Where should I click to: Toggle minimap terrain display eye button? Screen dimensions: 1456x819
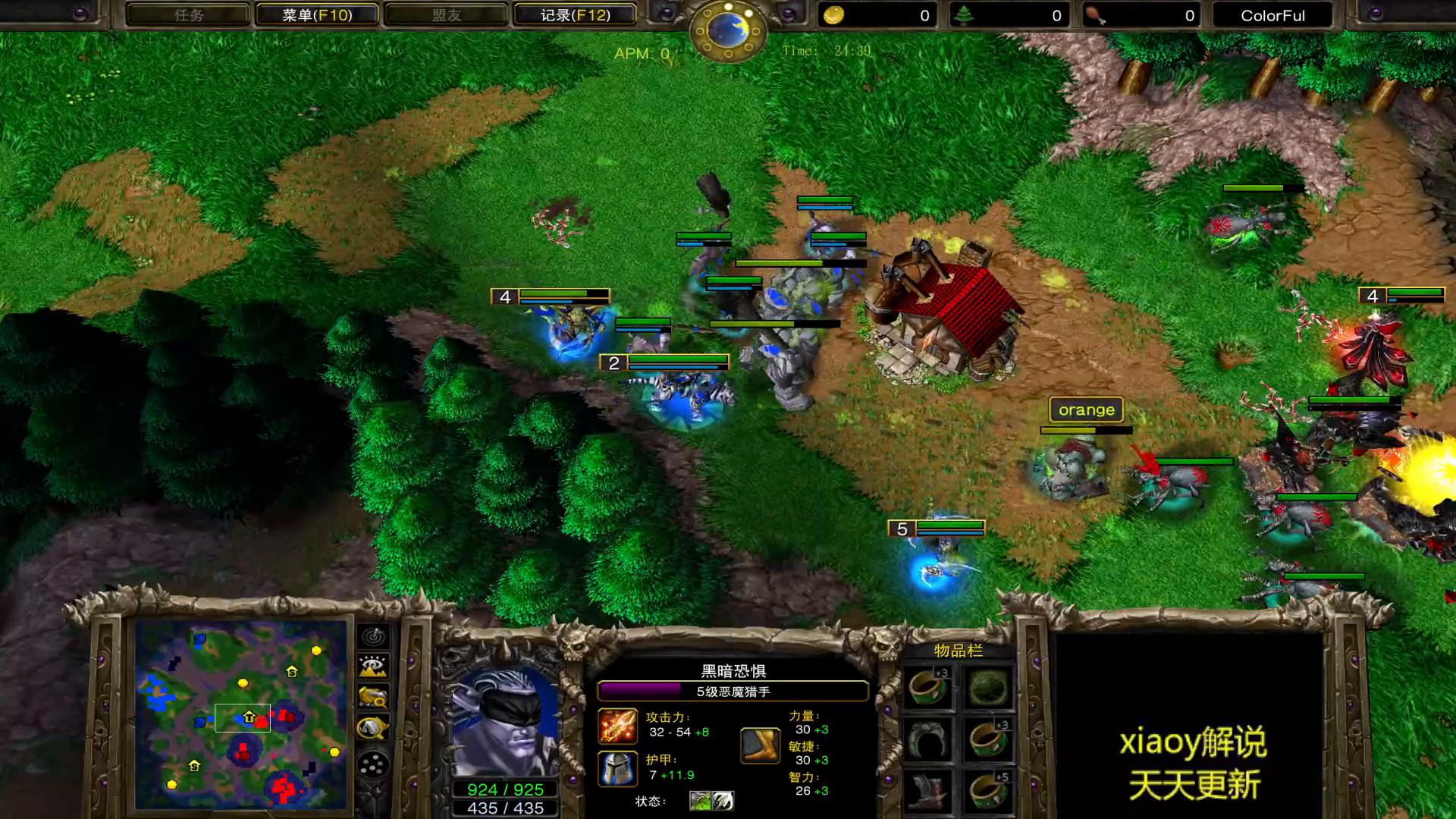click(373, 667)
